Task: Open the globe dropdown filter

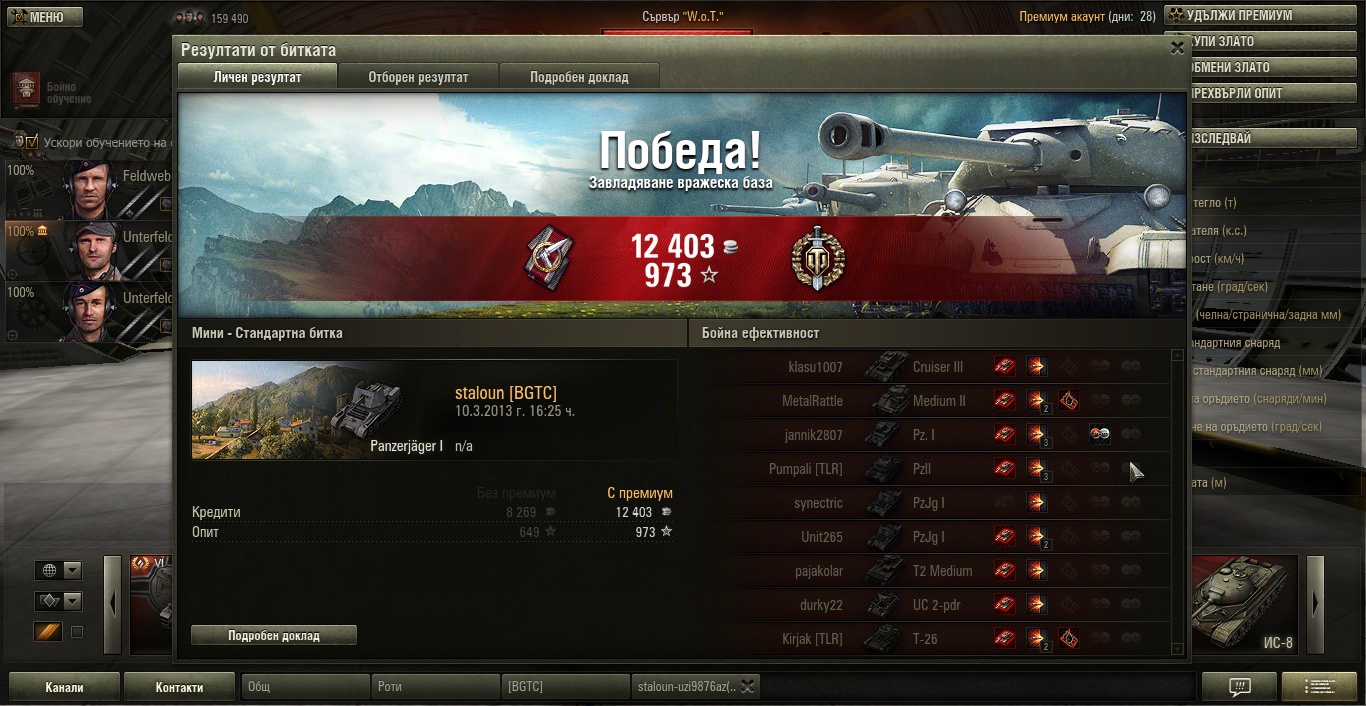Action: (x=59, y=570)
